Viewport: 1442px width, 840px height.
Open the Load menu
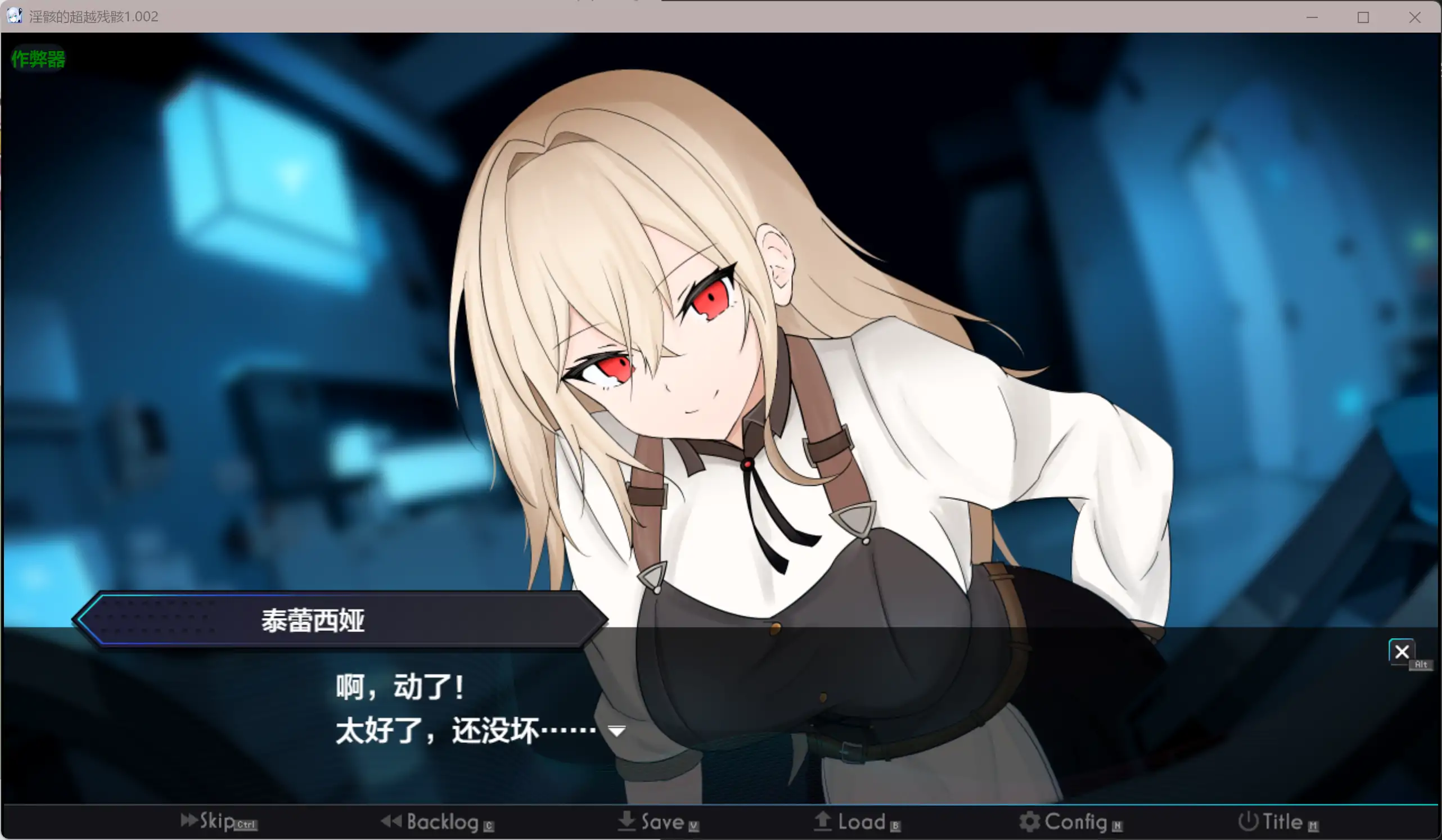[857, 822]
